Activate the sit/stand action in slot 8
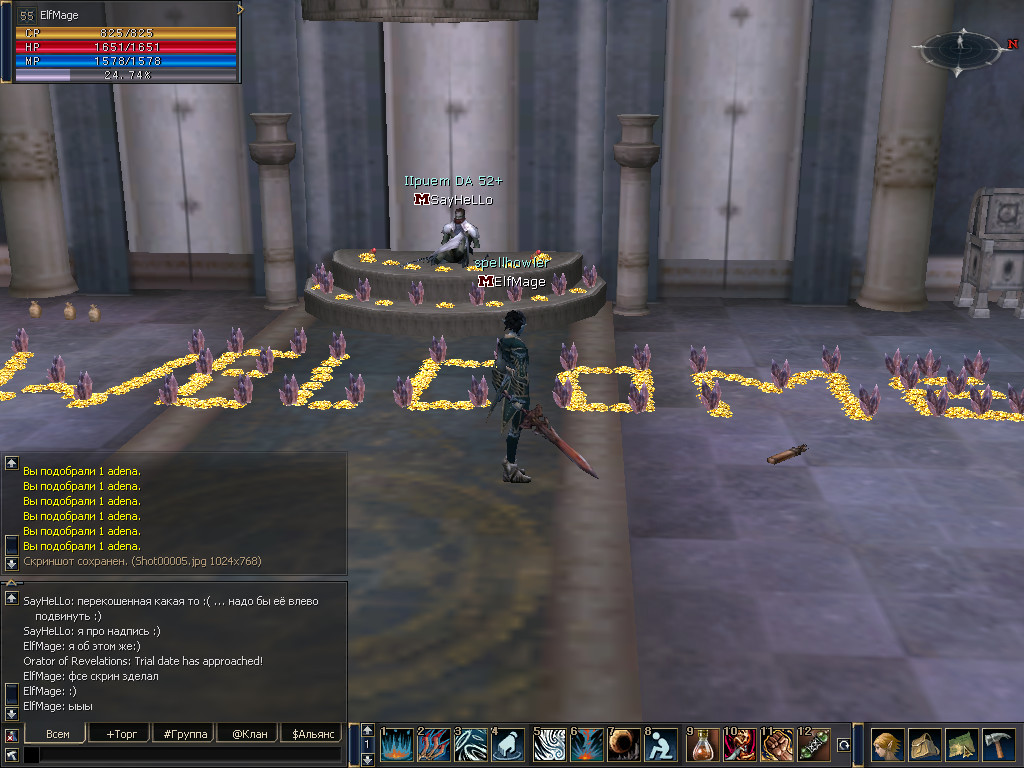1024x768 pixels. click(x=661, y=745)
